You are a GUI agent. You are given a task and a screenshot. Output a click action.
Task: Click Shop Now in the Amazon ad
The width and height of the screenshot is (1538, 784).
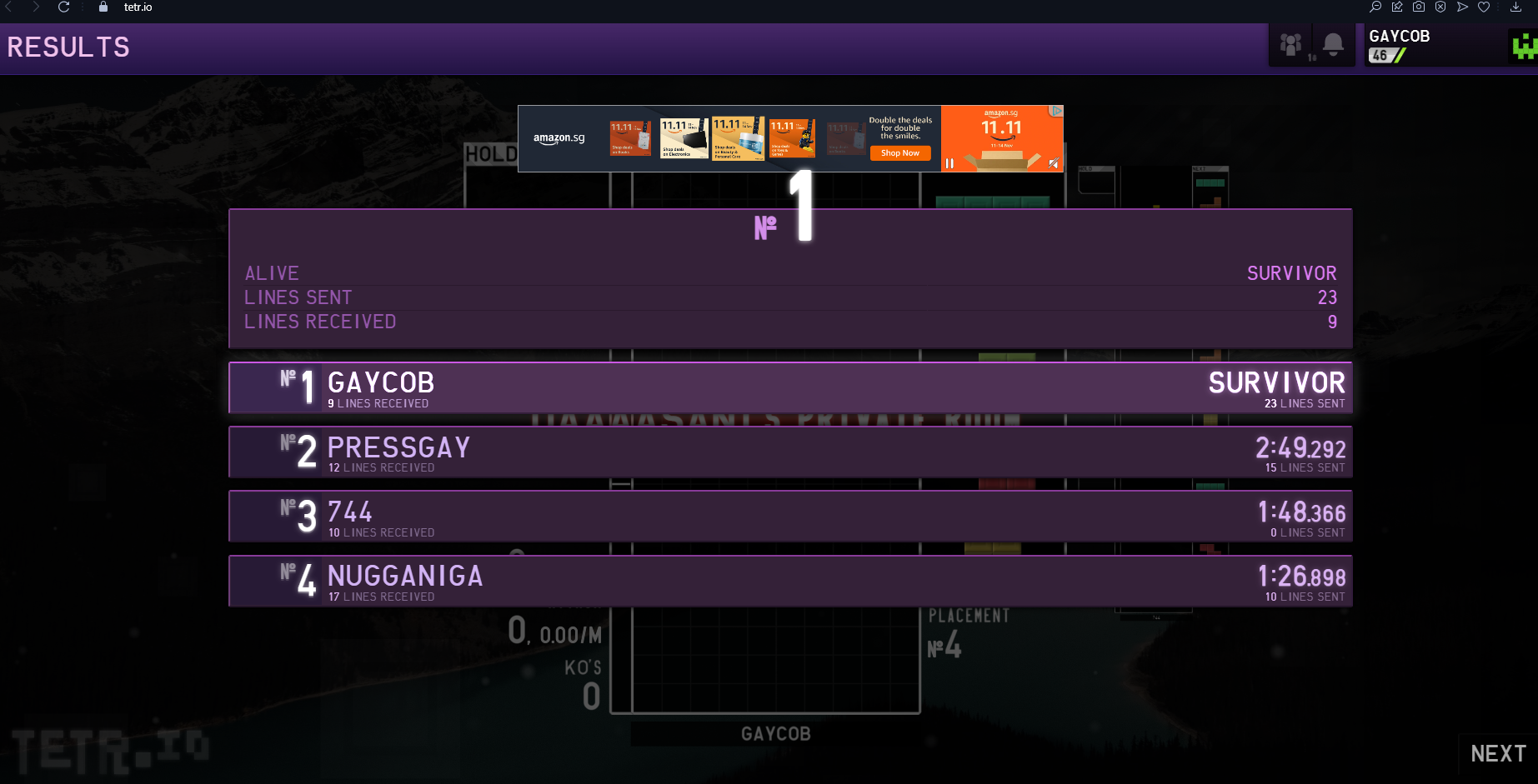900,153
